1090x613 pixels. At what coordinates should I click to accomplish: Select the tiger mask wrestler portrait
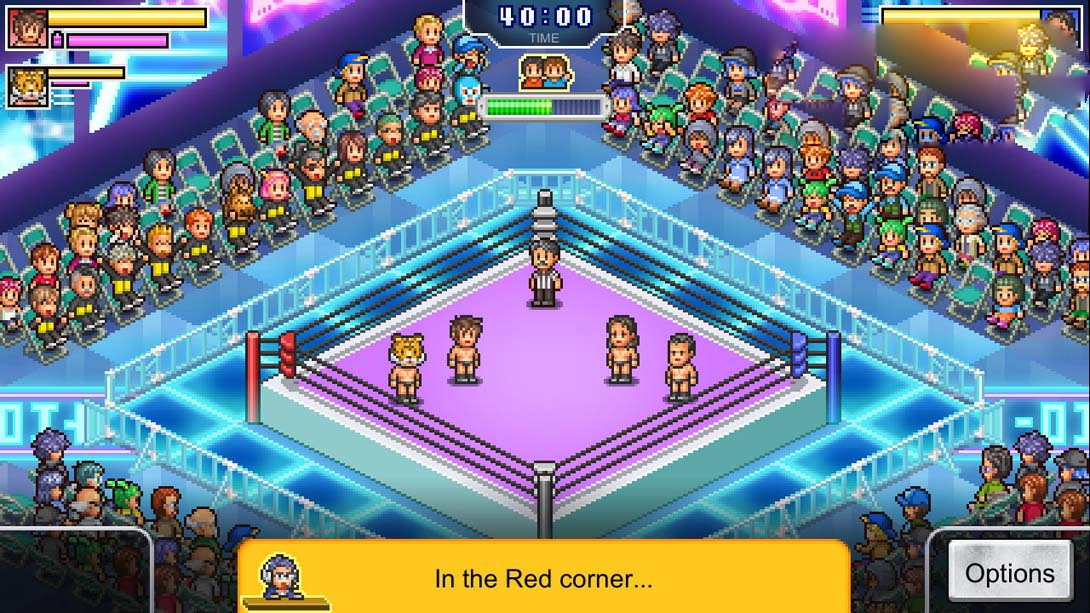coord(26,87)
